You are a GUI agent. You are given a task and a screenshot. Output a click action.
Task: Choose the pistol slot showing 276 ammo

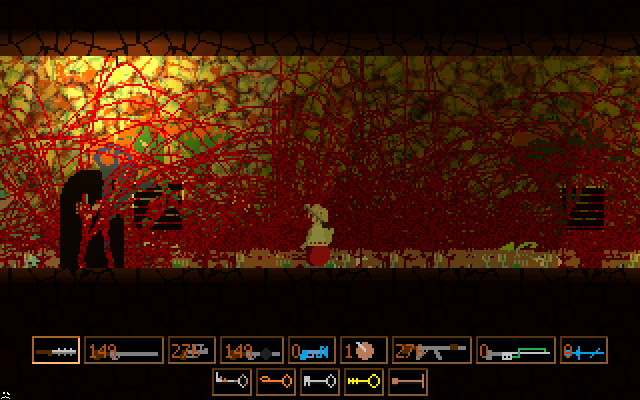[190, 350]
